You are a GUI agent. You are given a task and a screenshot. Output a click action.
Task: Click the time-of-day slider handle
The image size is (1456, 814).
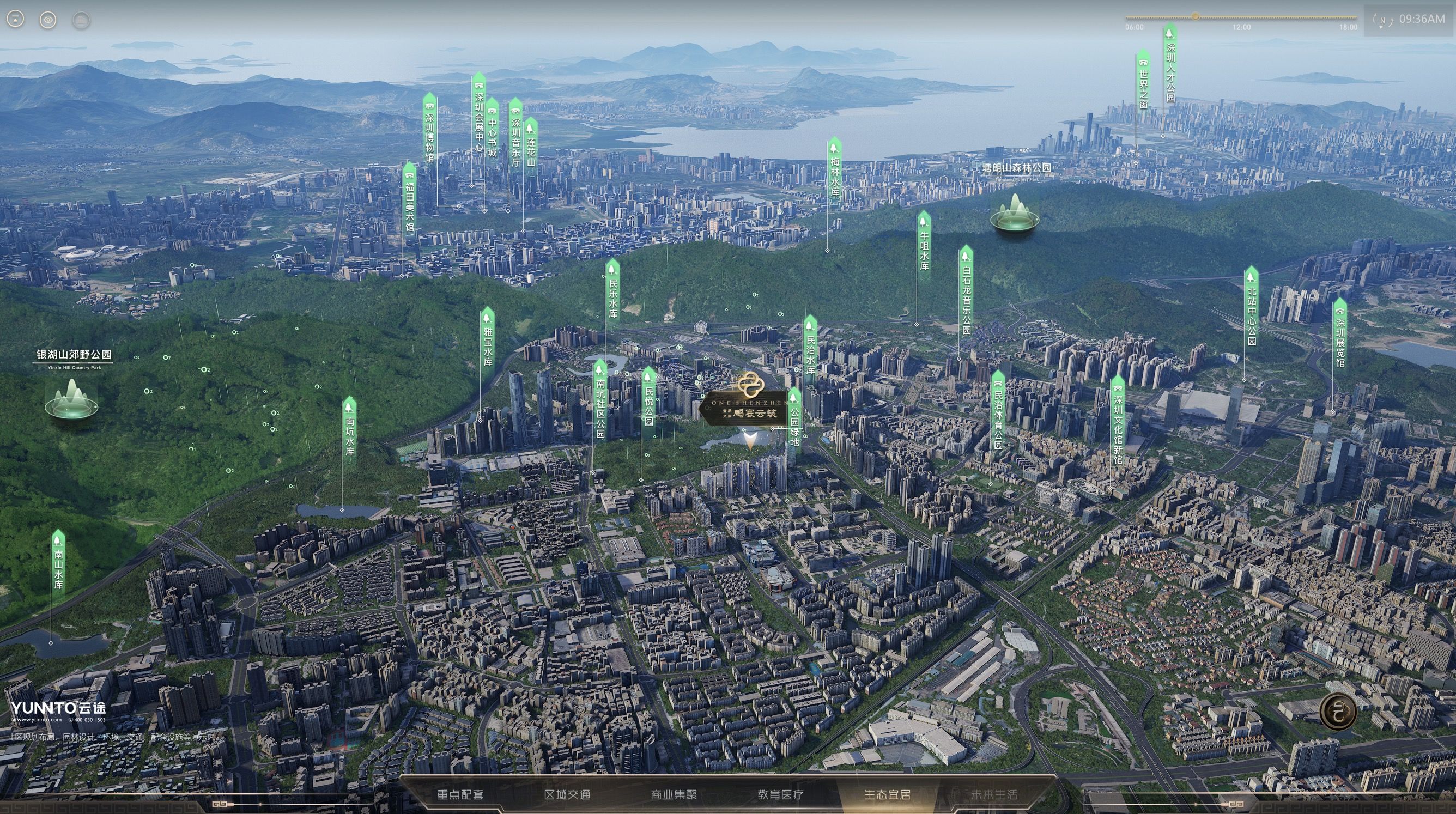pos(1196,16)
